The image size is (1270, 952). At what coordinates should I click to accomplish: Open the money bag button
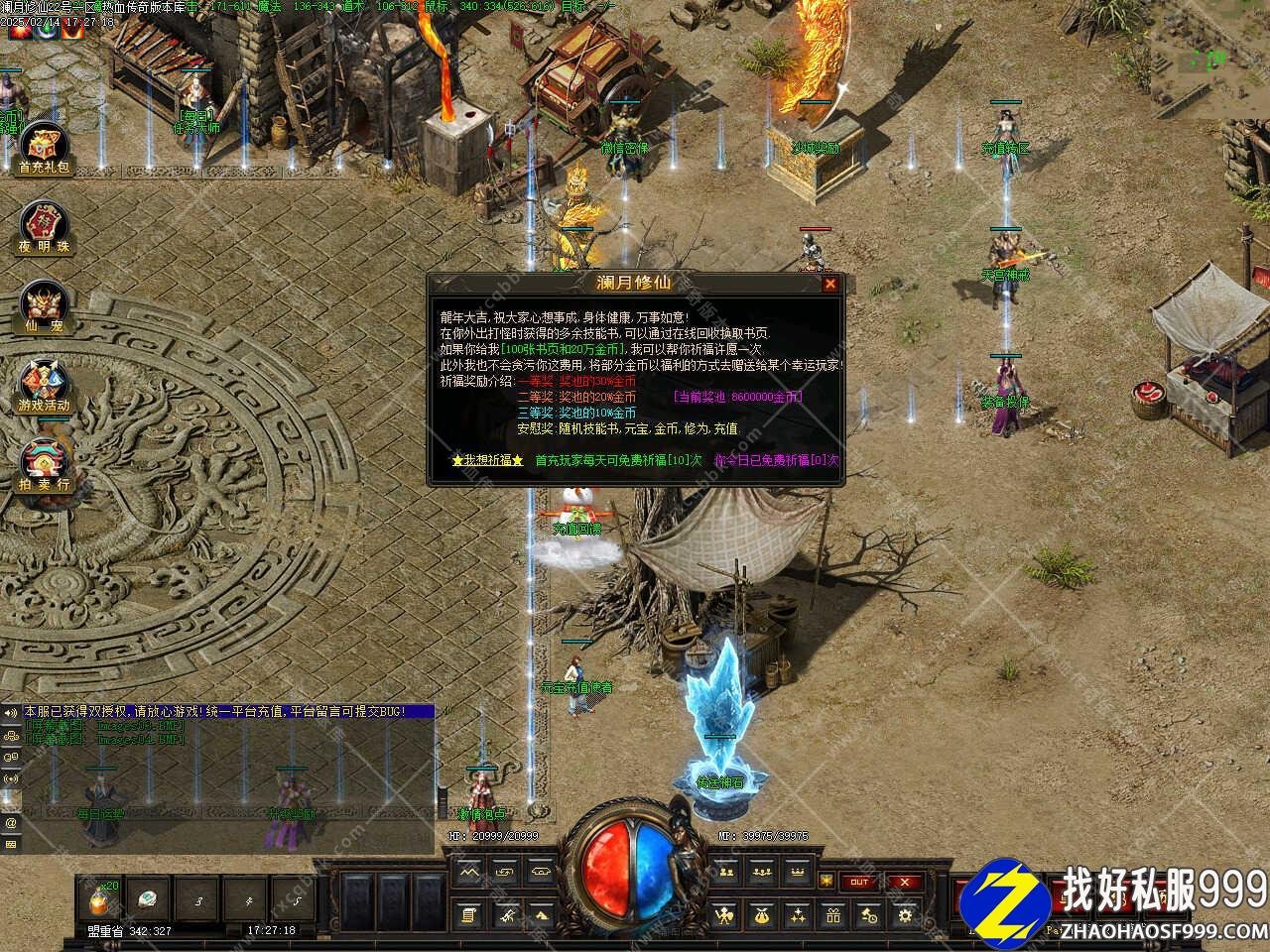[761, 915]
